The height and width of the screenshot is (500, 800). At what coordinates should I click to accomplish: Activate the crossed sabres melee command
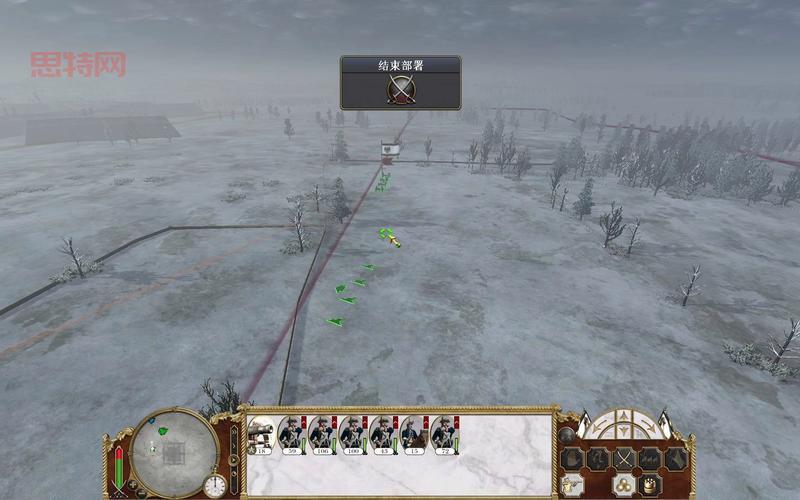coord(624,459)
